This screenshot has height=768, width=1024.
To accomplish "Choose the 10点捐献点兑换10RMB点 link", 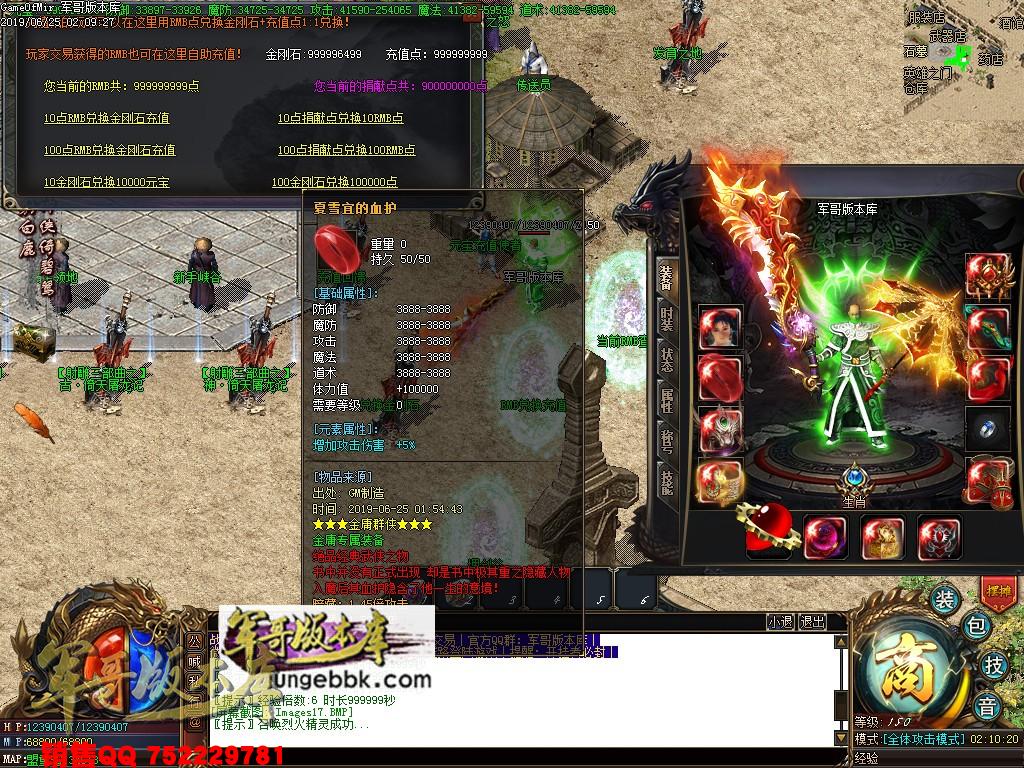I will [340, 118].
